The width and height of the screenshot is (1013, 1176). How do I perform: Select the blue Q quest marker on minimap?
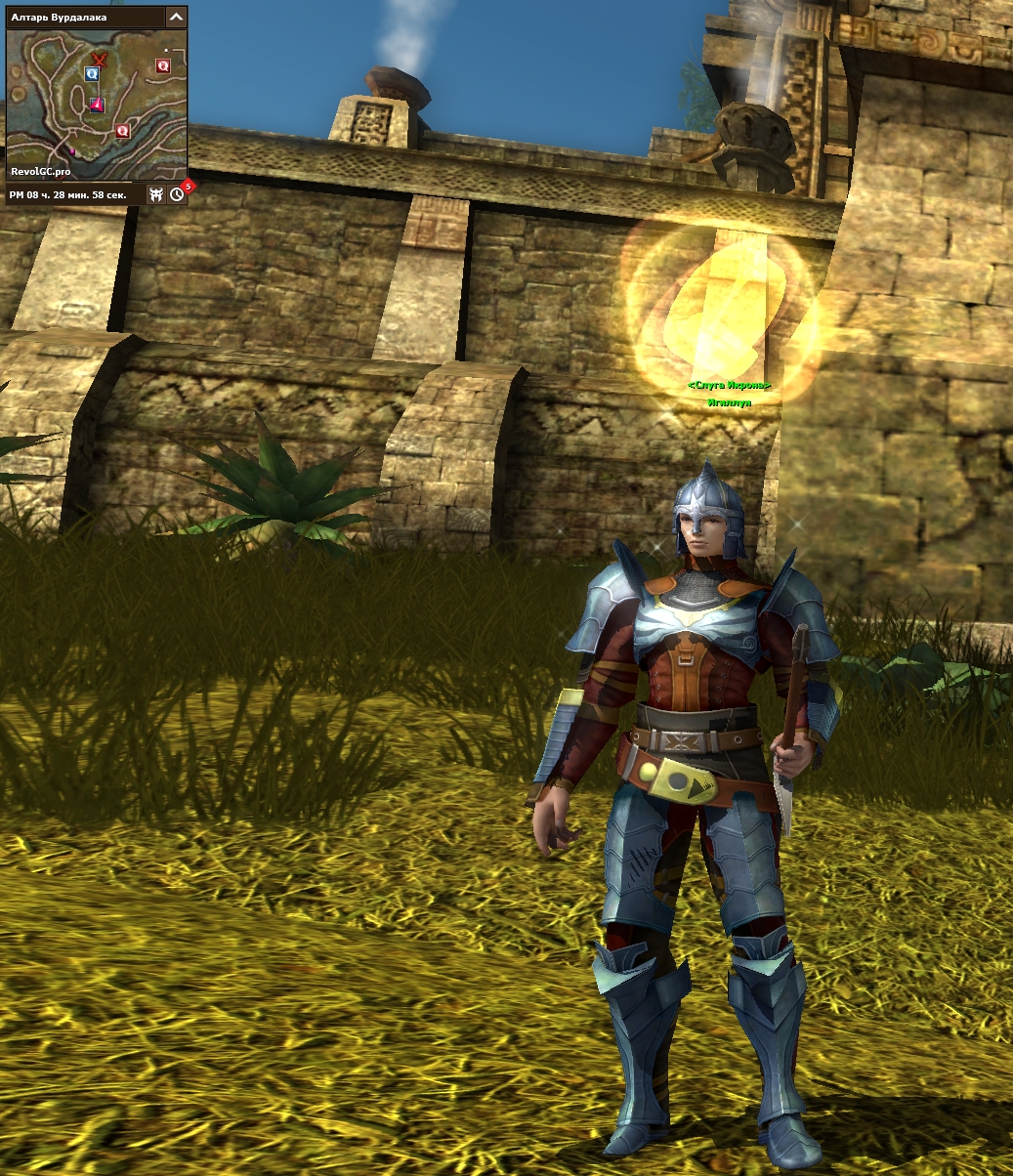pyautogui.click(x=92, y=73)
